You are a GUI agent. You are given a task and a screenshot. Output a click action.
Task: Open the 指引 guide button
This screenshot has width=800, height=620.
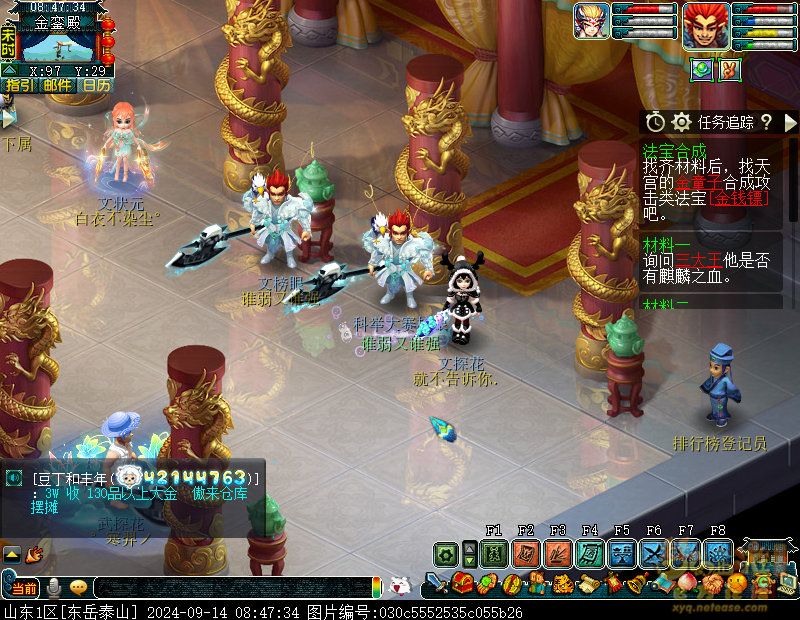[19, 85]
